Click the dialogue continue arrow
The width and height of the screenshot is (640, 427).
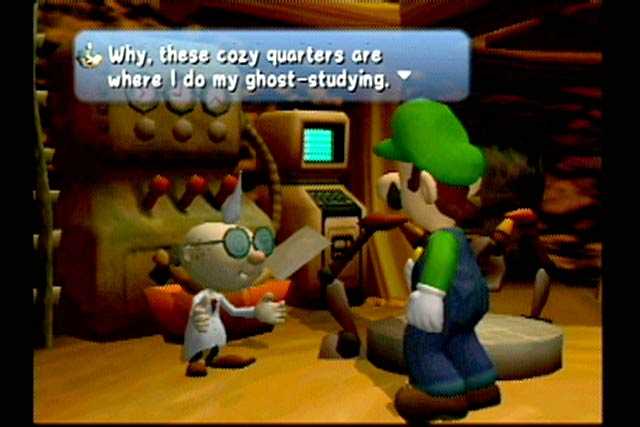point(404,76)
